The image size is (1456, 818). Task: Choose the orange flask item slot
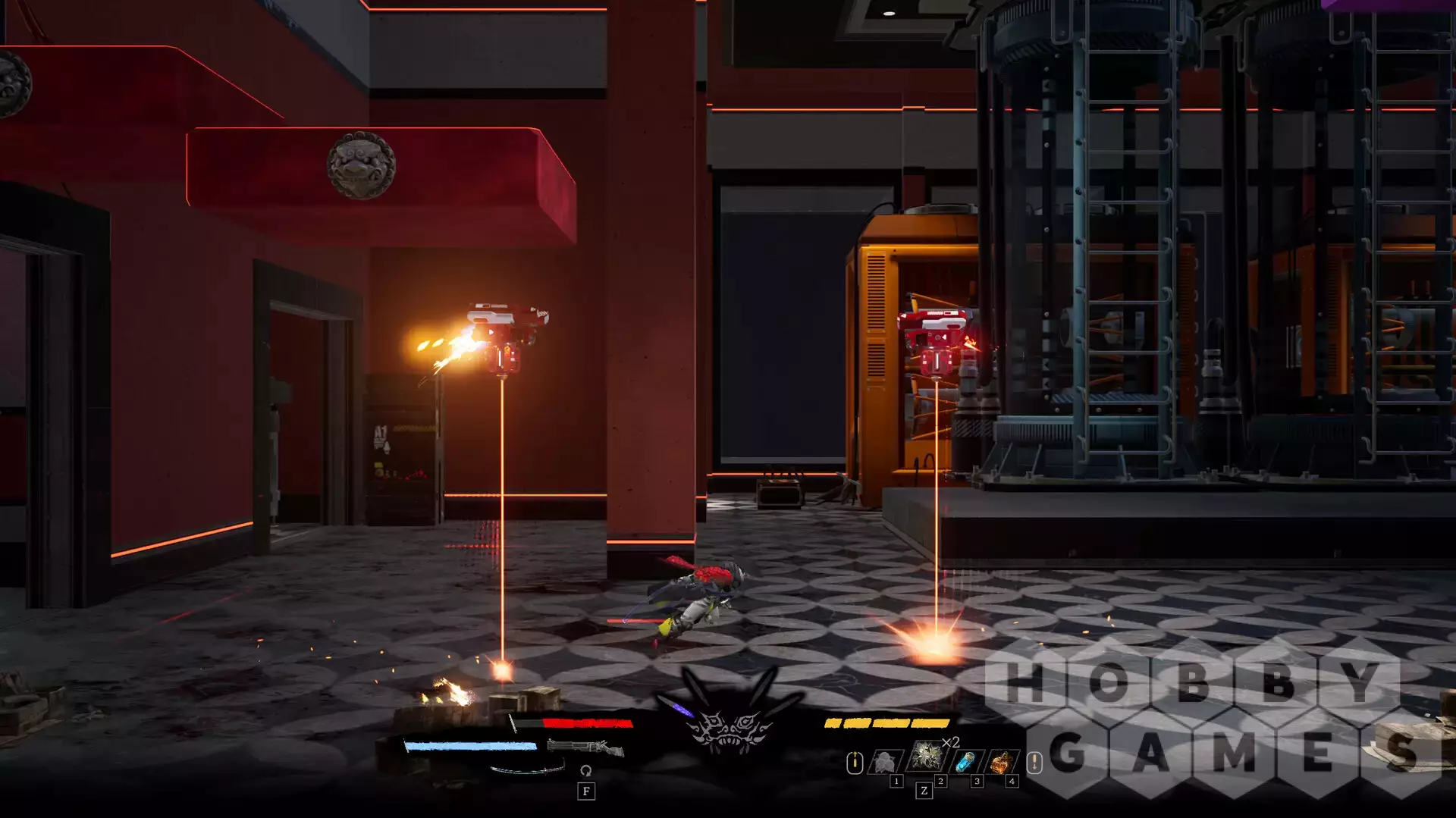[1002, 760]
